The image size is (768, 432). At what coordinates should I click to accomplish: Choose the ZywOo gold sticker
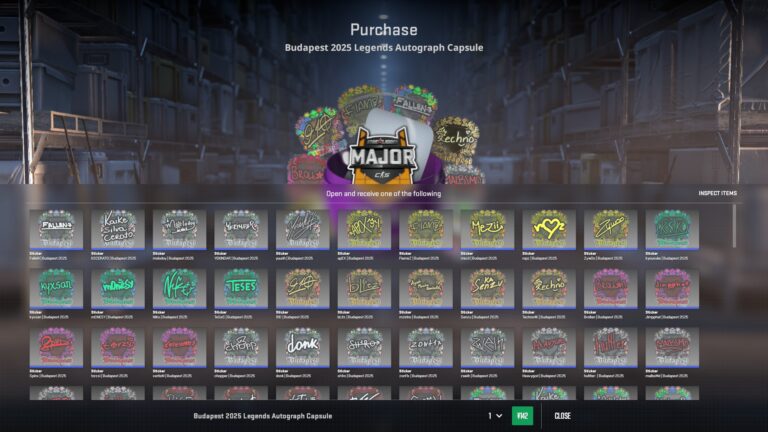(610, 229)
